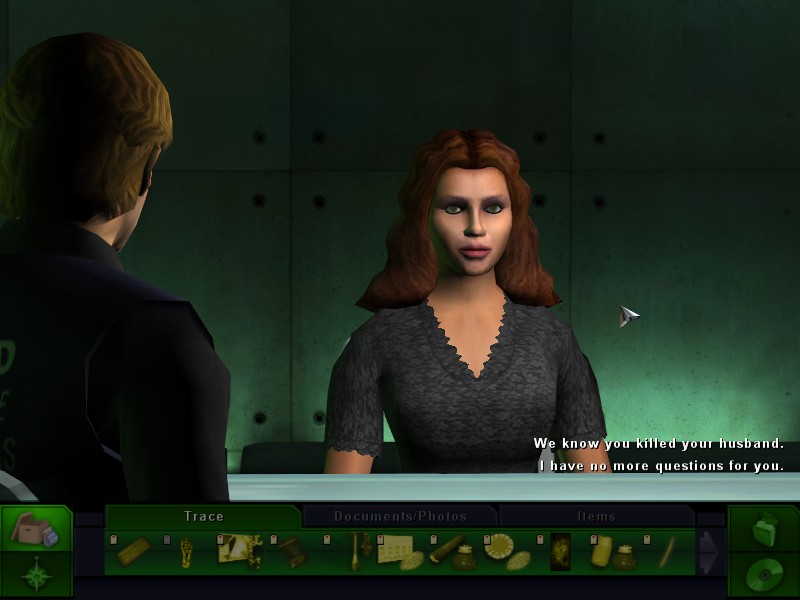
Task: Open the Documents/Photos tab
Action: pos(400,516)
